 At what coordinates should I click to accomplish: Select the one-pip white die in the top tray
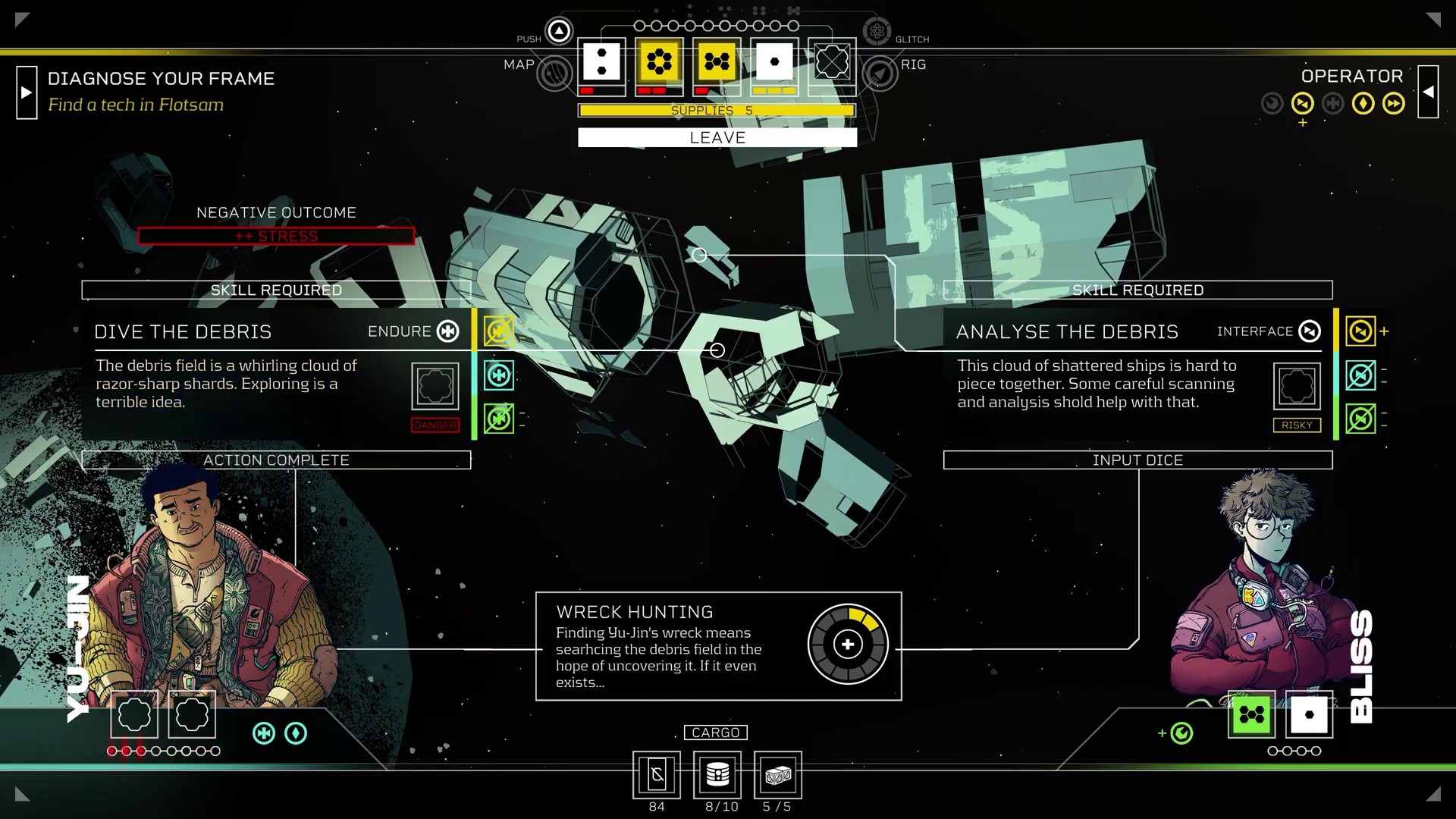tap(774, 62)
